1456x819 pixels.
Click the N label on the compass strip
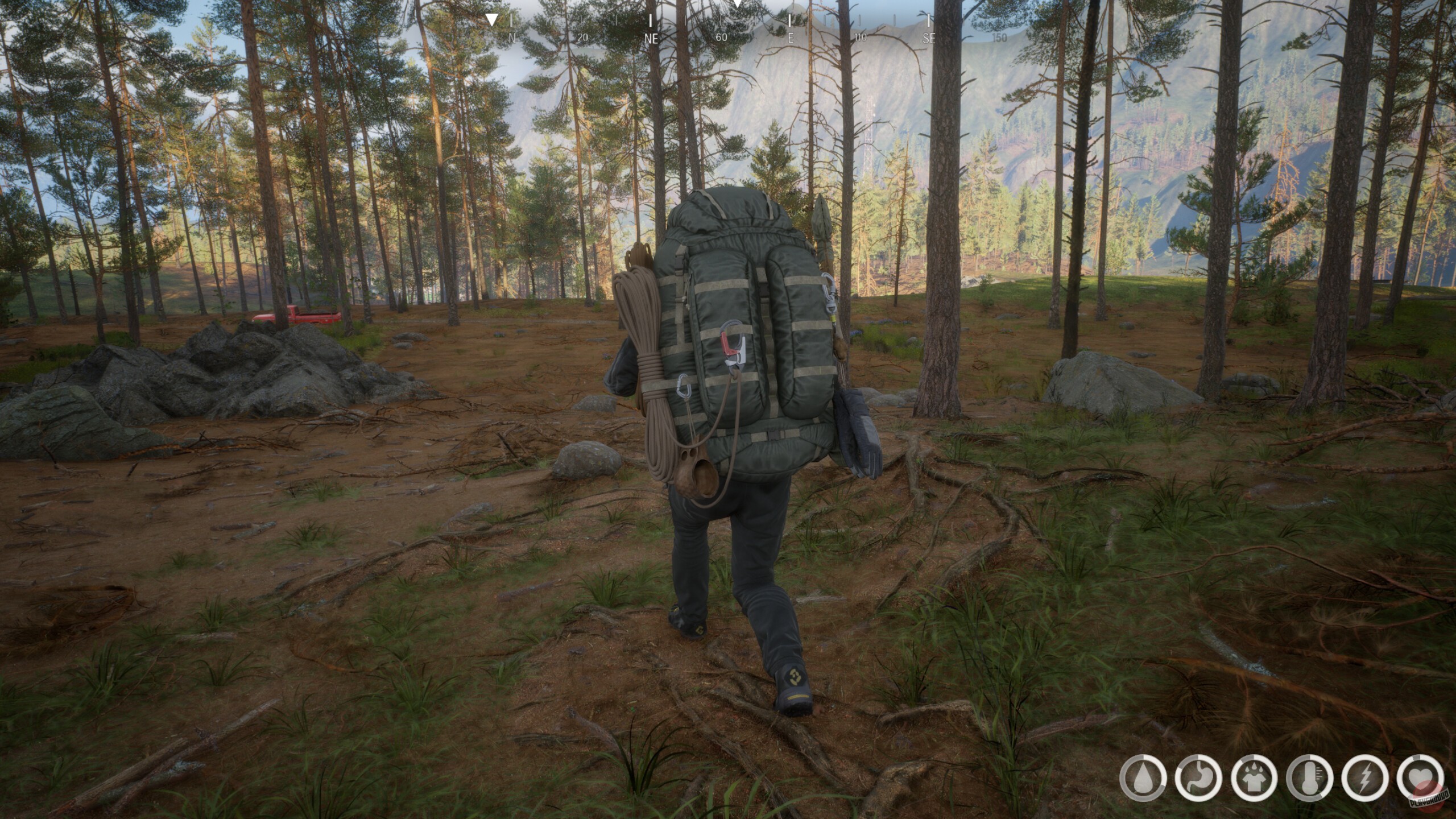[511, 37]
